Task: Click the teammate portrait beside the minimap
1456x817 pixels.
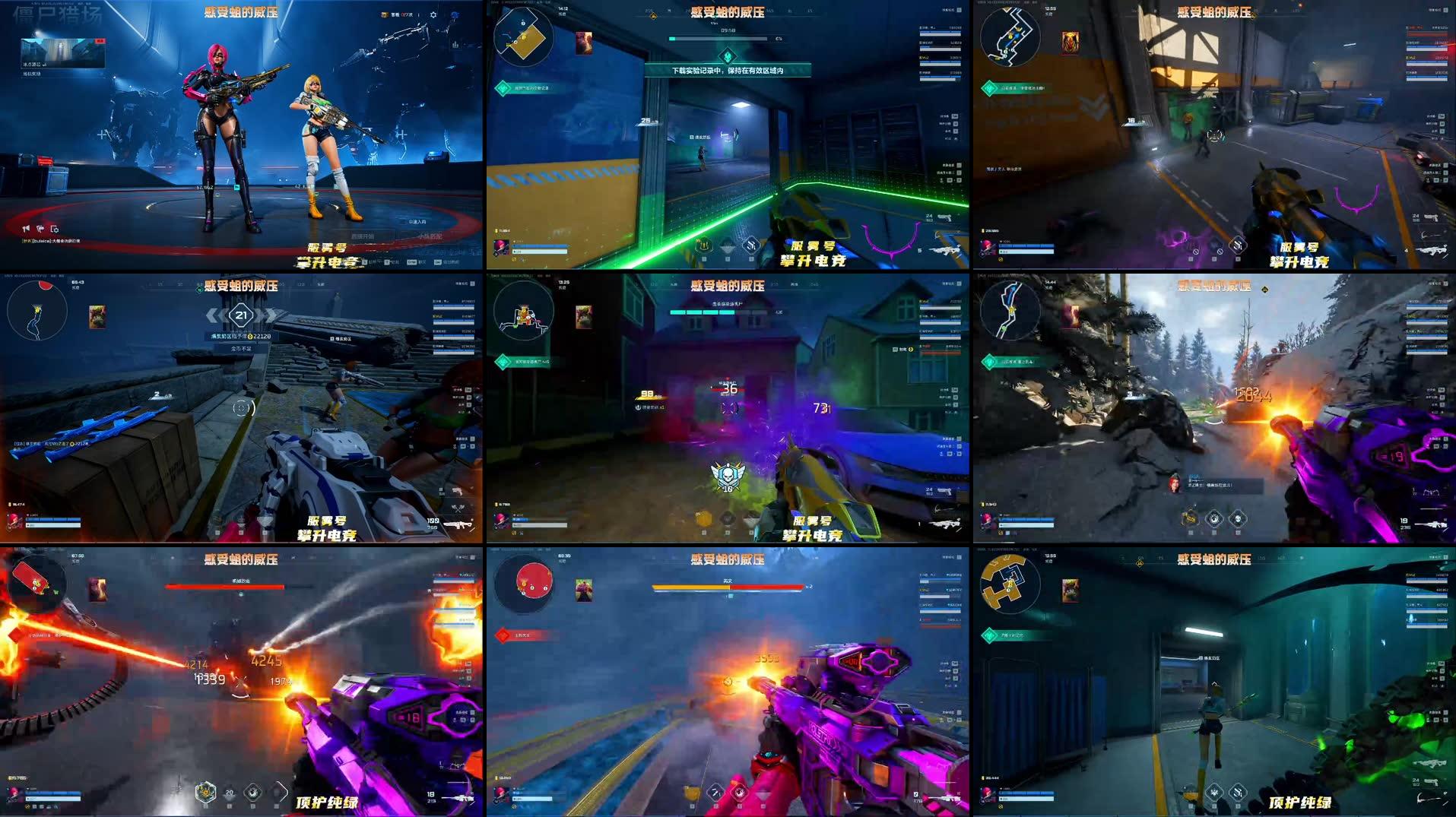Action: tap(583, 44)
